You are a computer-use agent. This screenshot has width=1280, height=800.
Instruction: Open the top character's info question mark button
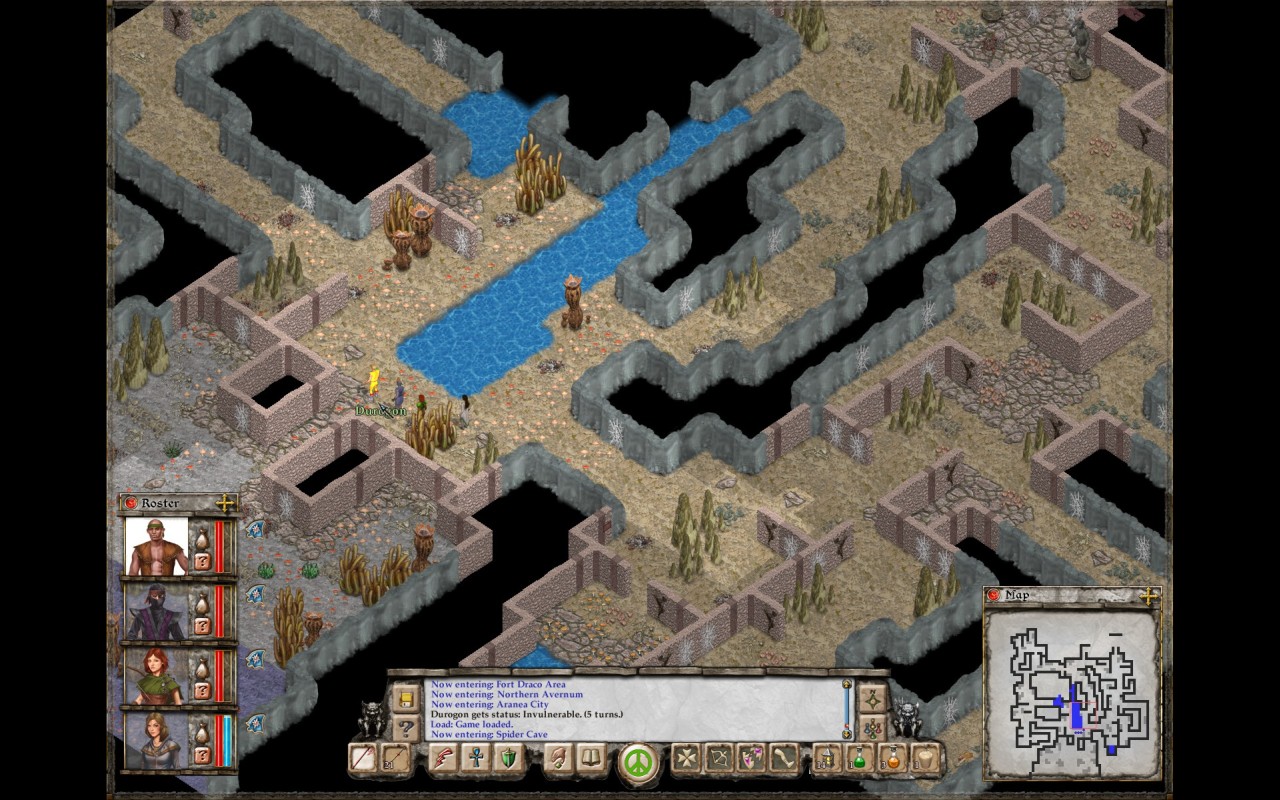tap(201, 561)
